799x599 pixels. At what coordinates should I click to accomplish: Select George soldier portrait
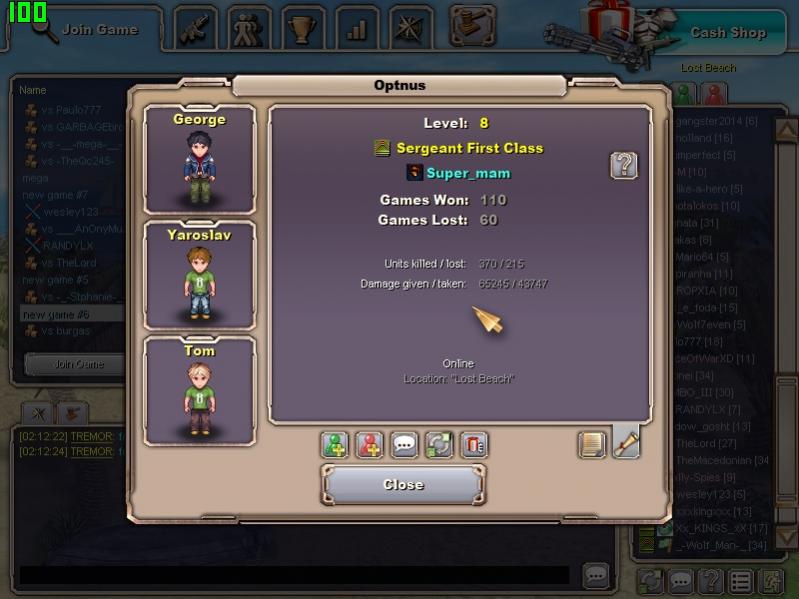(199, 160)
